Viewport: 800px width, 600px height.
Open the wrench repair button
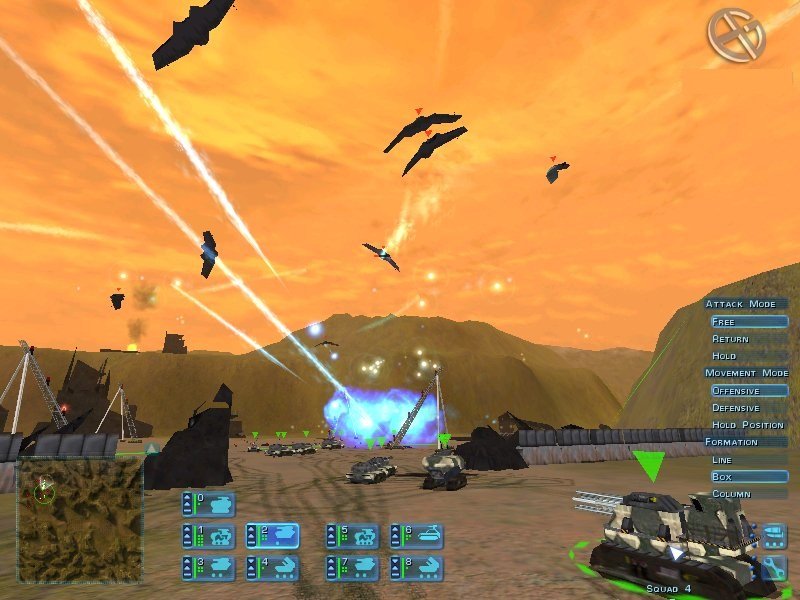(x=774, y=569)
